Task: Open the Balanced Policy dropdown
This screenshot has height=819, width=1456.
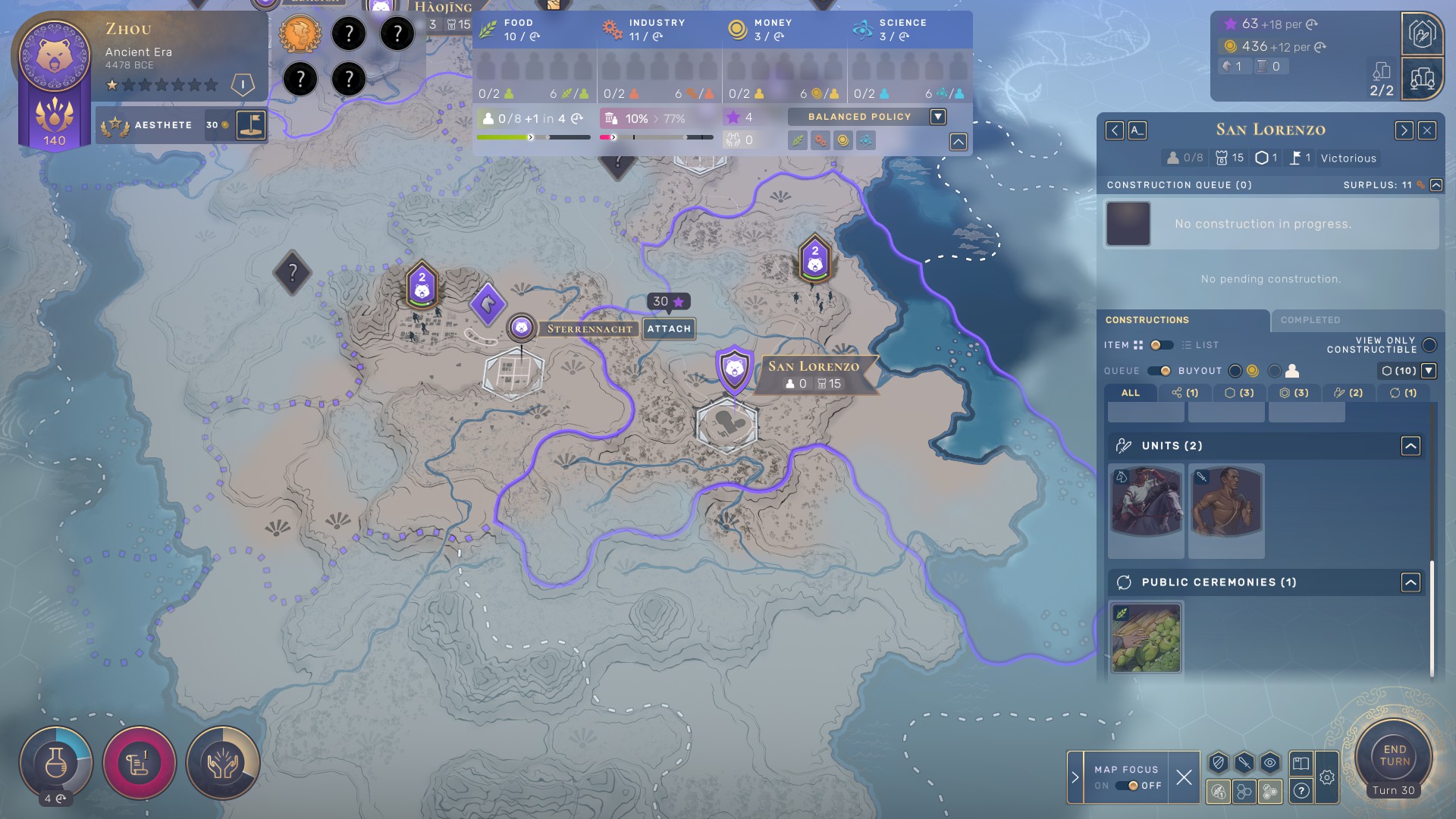Action: [x=938, y=117]
